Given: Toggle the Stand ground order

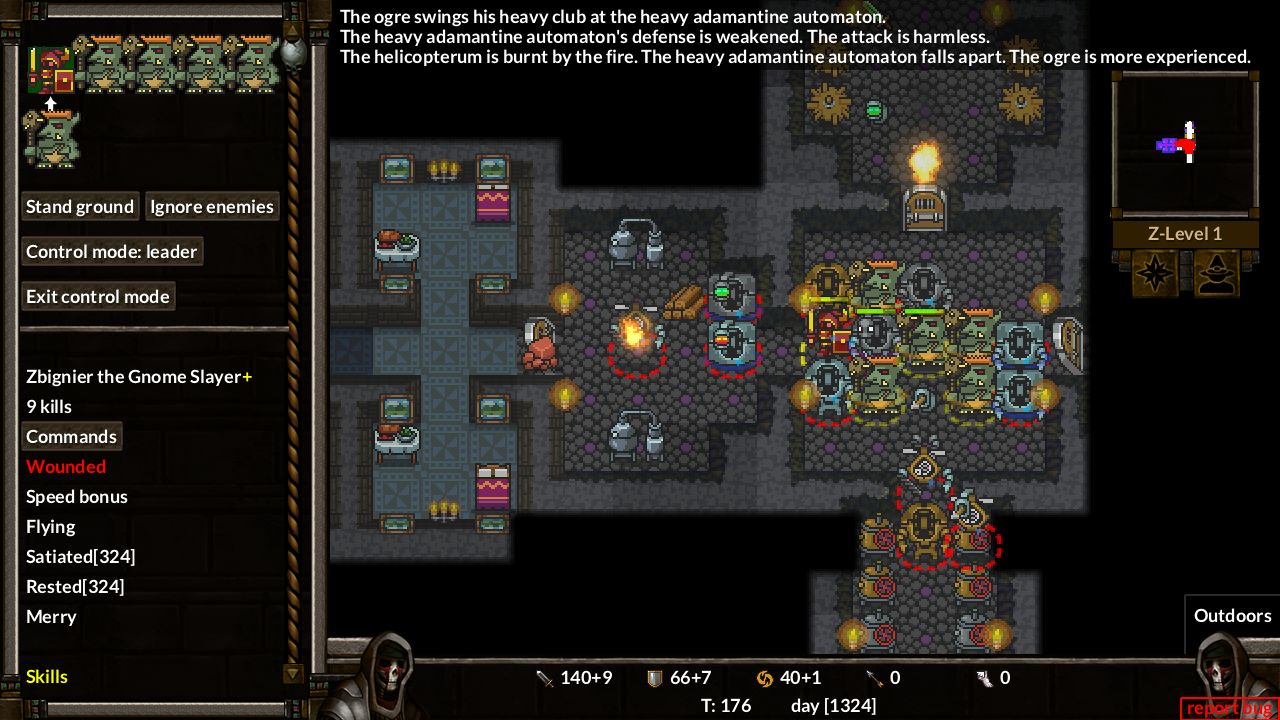Looking at the screenshot, I should tap(80, 207).
